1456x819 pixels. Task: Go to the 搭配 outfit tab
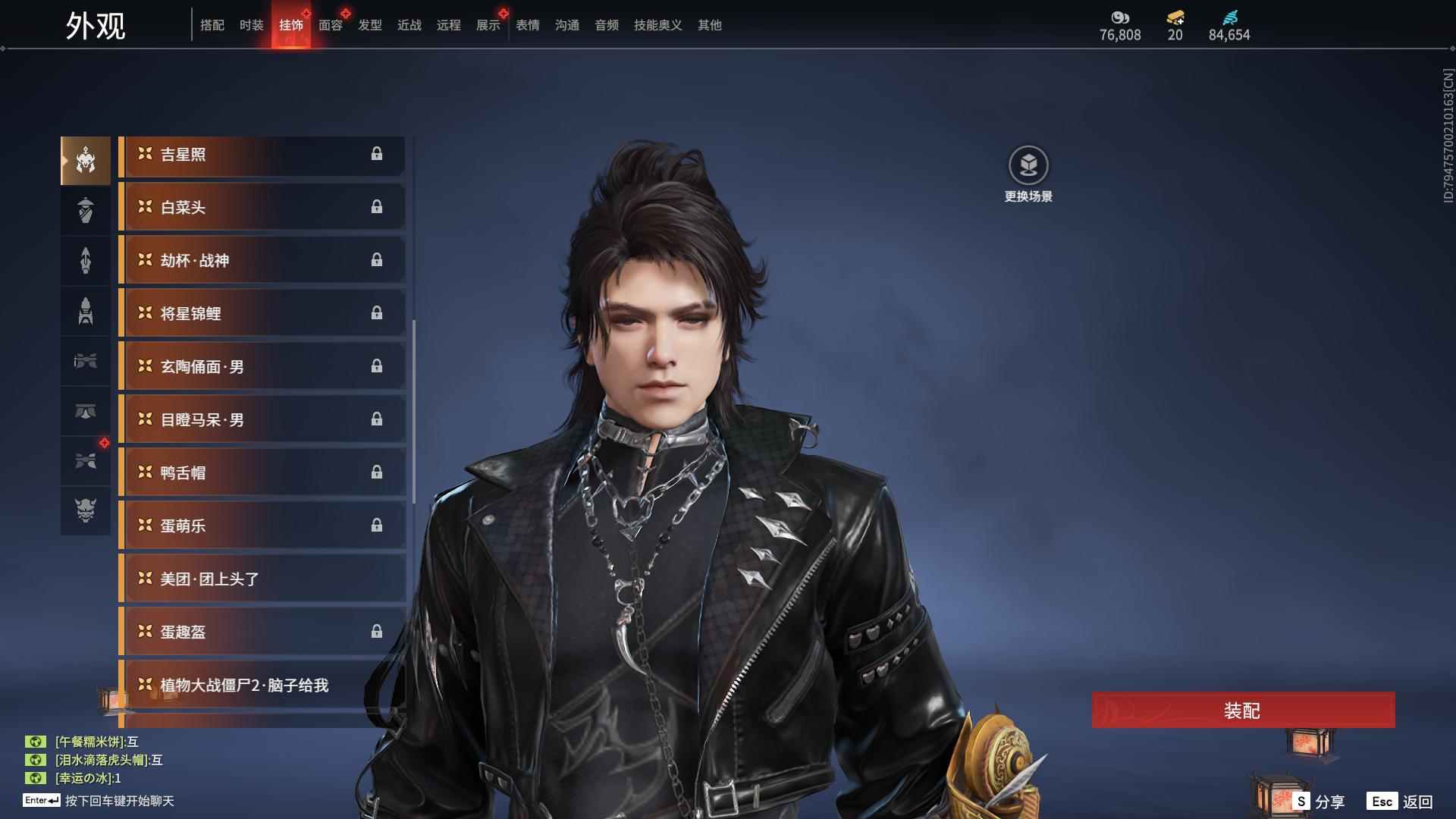point(212,25)
